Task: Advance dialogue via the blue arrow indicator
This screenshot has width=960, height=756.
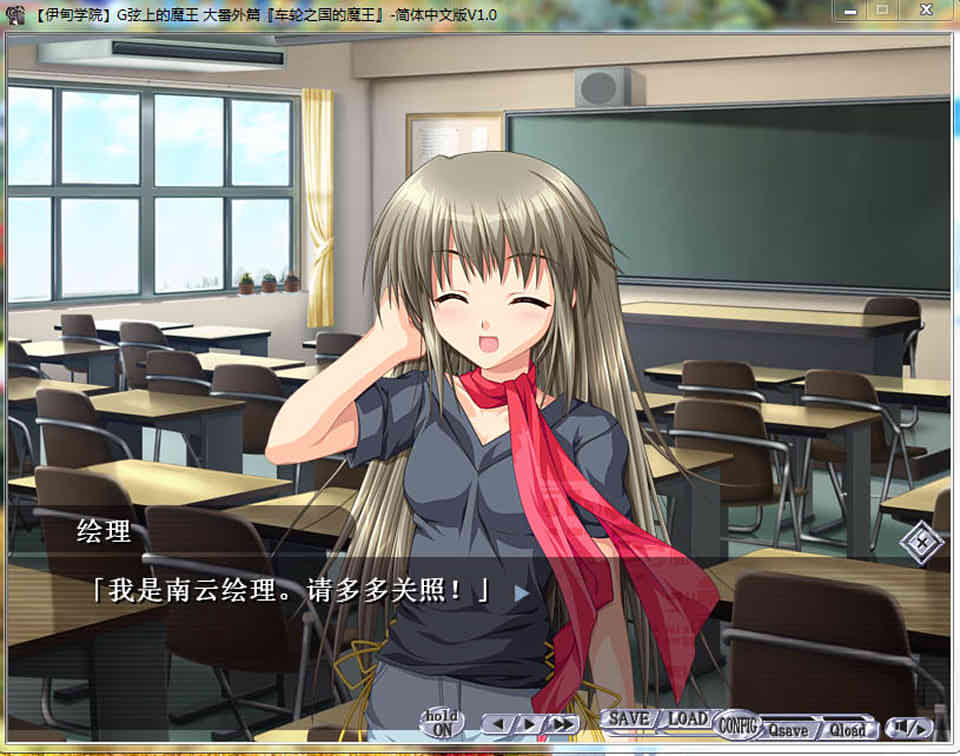Action: click(x=521, y=592)
